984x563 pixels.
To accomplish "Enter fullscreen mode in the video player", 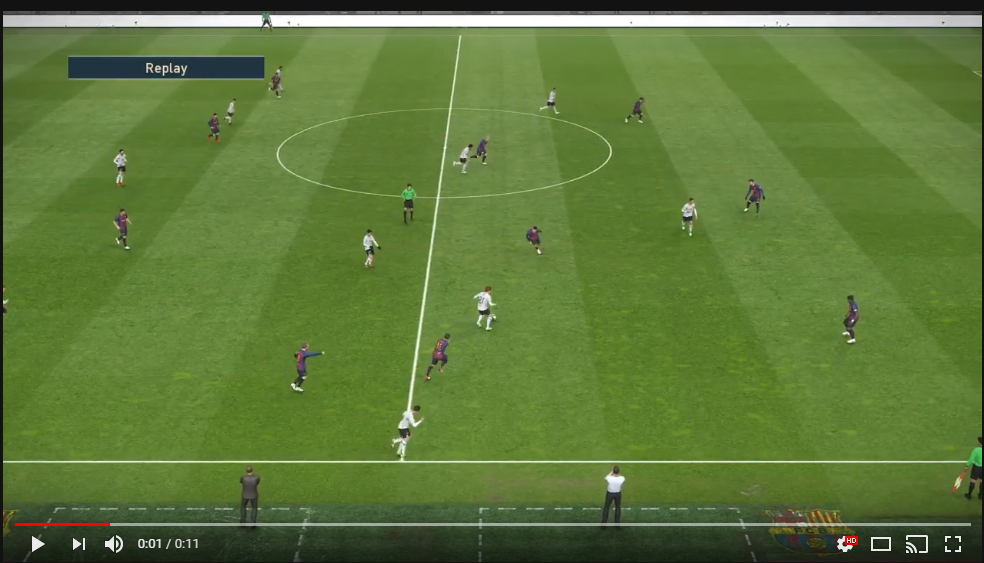I will click(952, 544).
